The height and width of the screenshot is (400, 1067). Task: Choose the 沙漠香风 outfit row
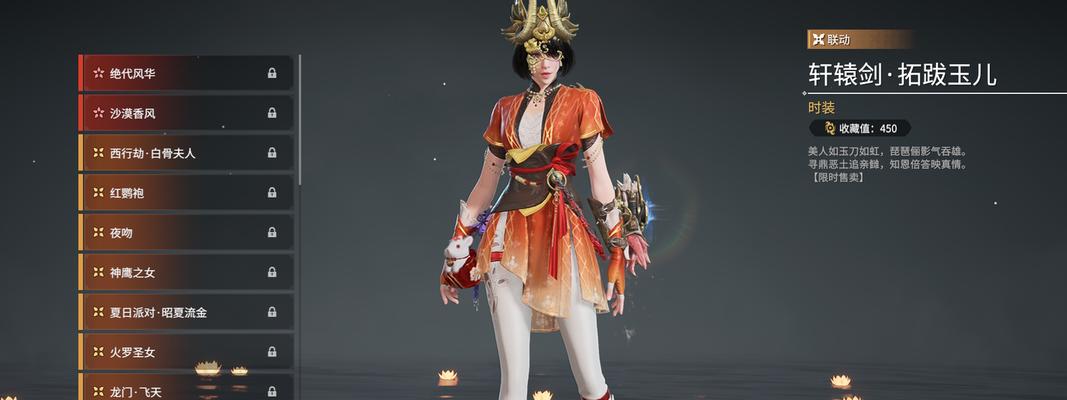[186, 113]
